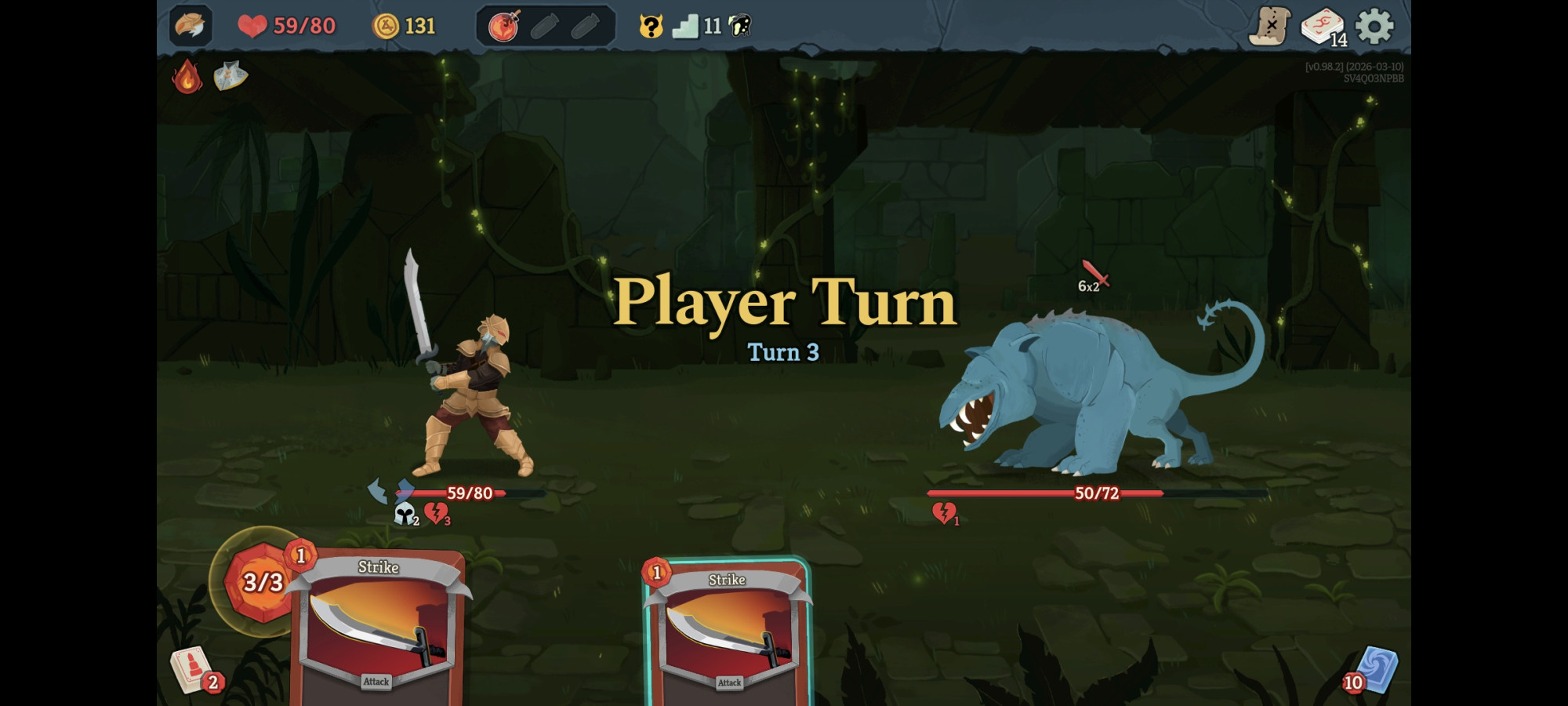Inspect the shield relic next to it

[x=227, y=77]
